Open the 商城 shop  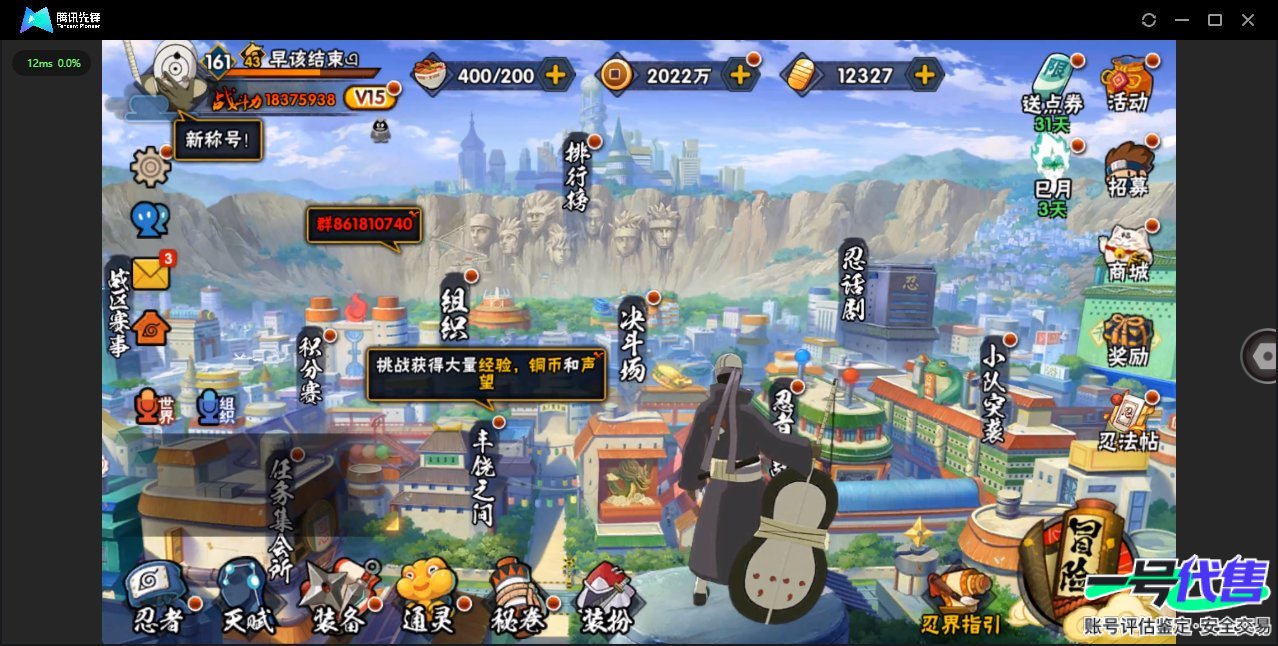(1128, 252)
